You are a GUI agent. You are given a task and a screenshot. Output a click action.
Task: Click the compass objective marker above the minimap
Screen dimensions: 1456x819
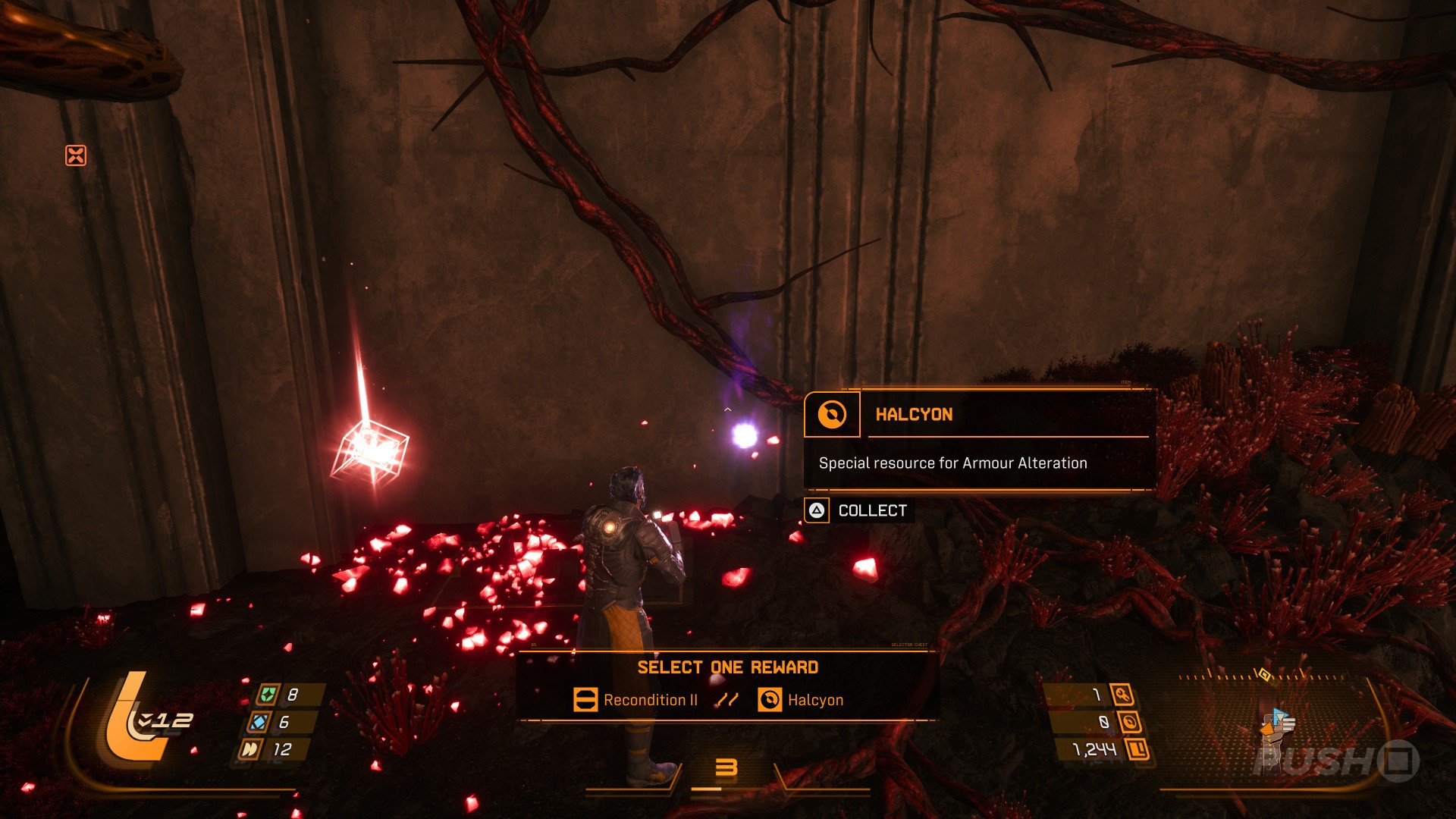click(1263, 673)
